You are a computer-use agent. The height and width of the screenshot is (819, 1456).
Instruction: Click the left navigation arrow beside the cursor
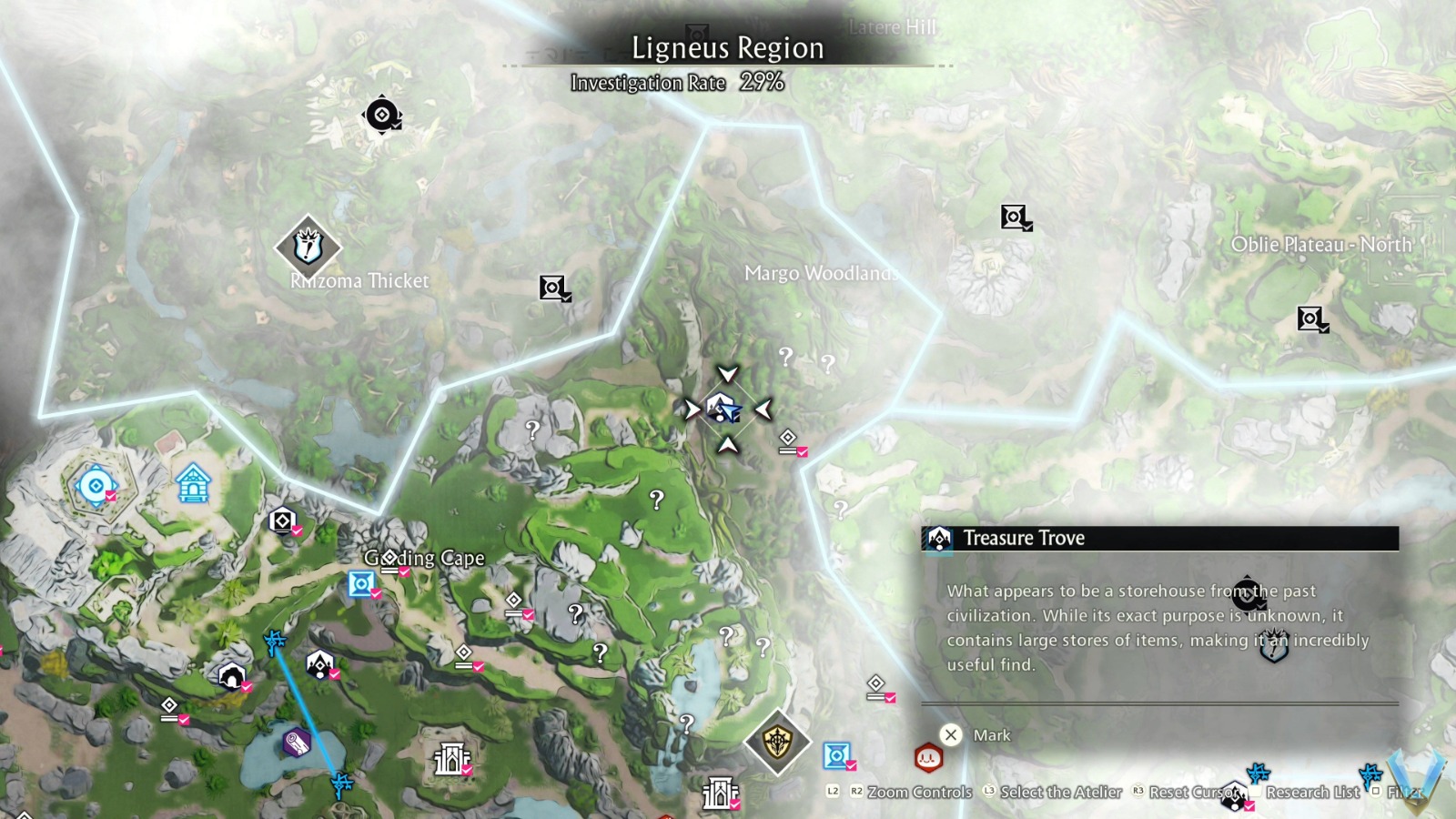point(694,409)
